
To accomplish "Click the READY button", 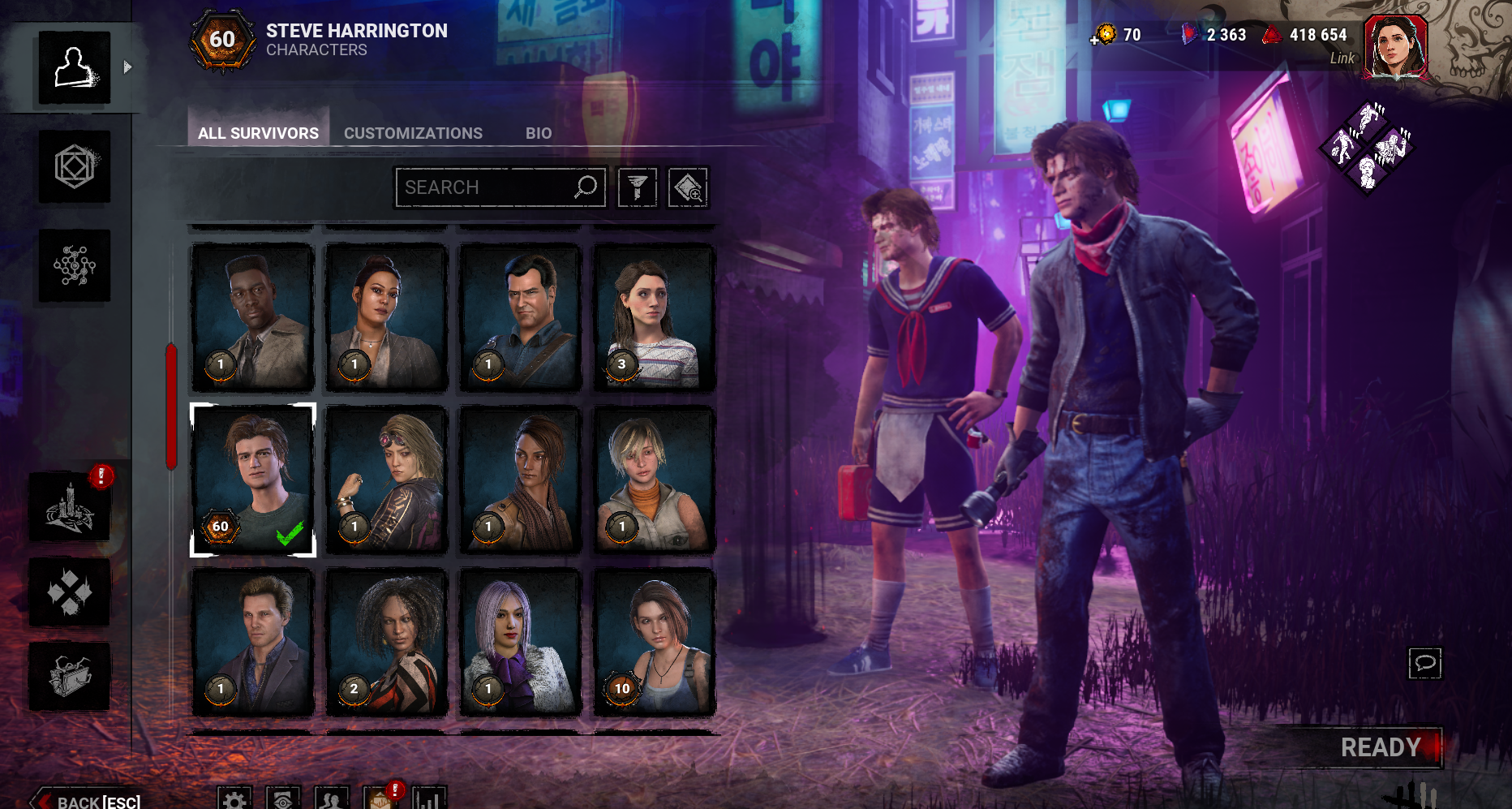I will [1380, 747].
